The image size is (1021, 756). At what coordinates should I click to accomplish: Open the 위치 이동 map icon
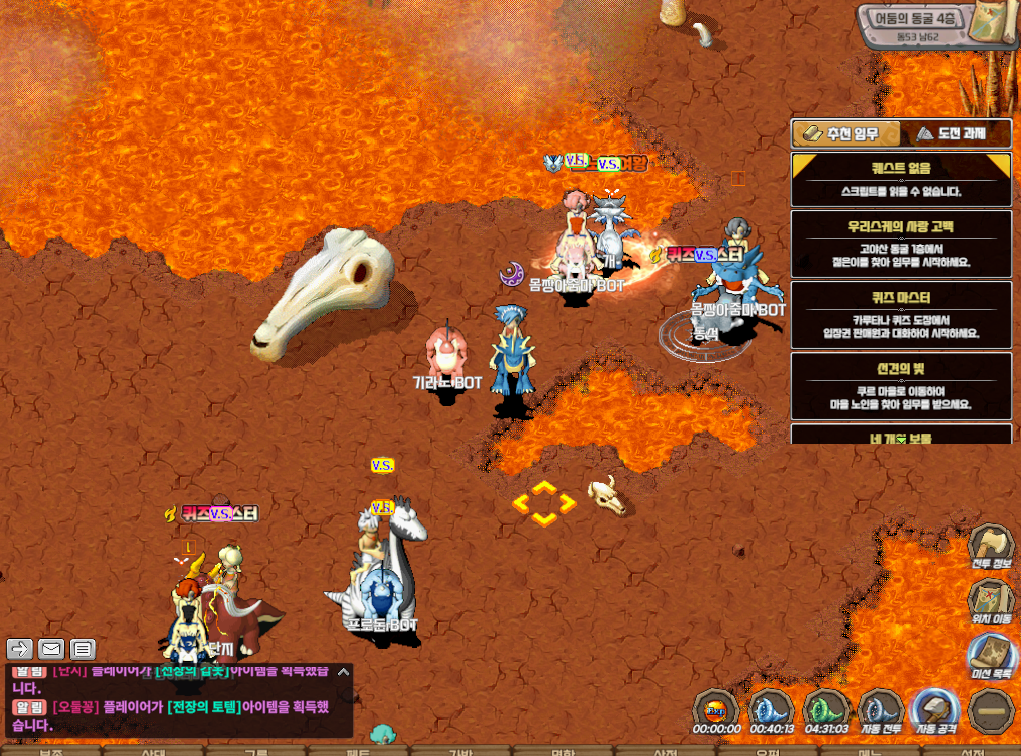[x=992, y=601]
